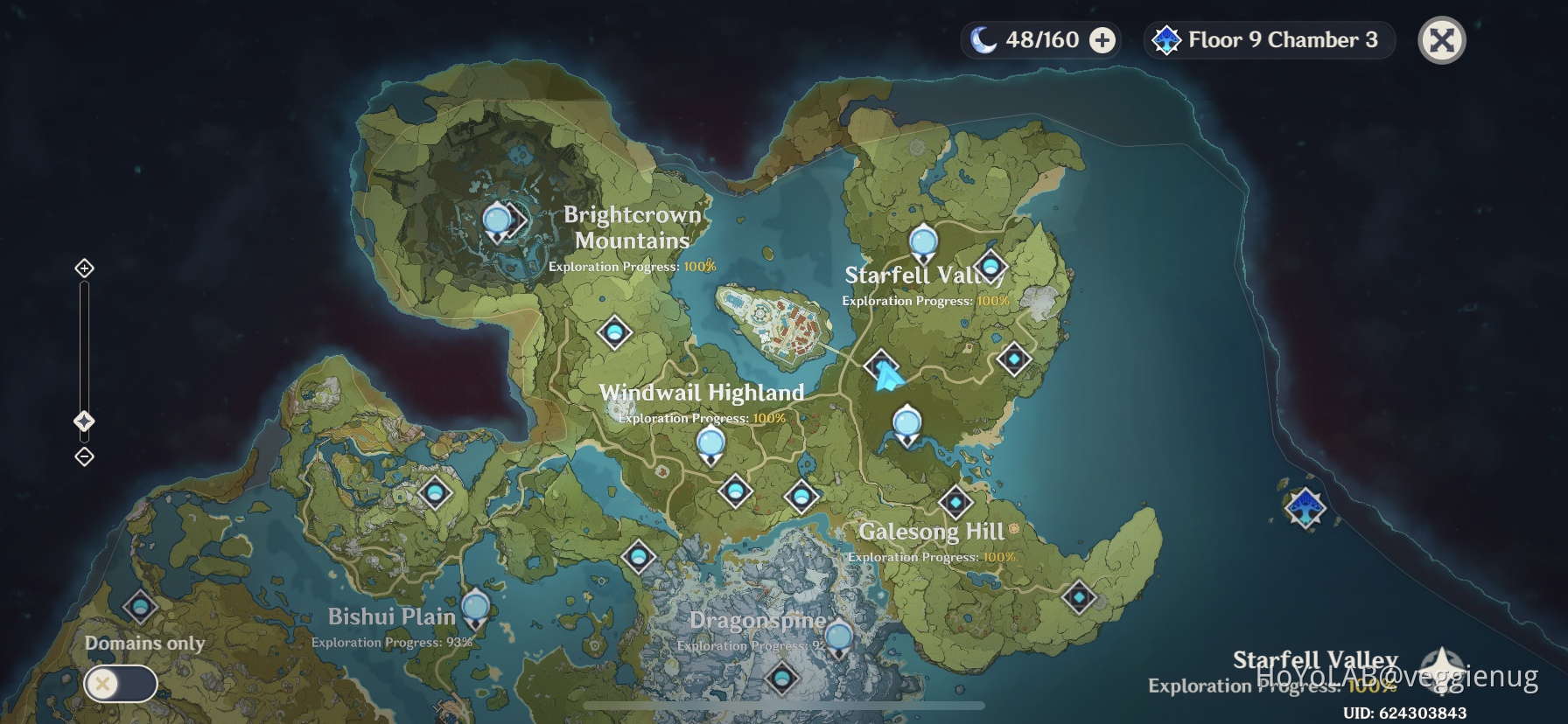Click the plus button to replenish lunar resin
The width and height of the screenshot is (1568, 724).
[1102, 39]
